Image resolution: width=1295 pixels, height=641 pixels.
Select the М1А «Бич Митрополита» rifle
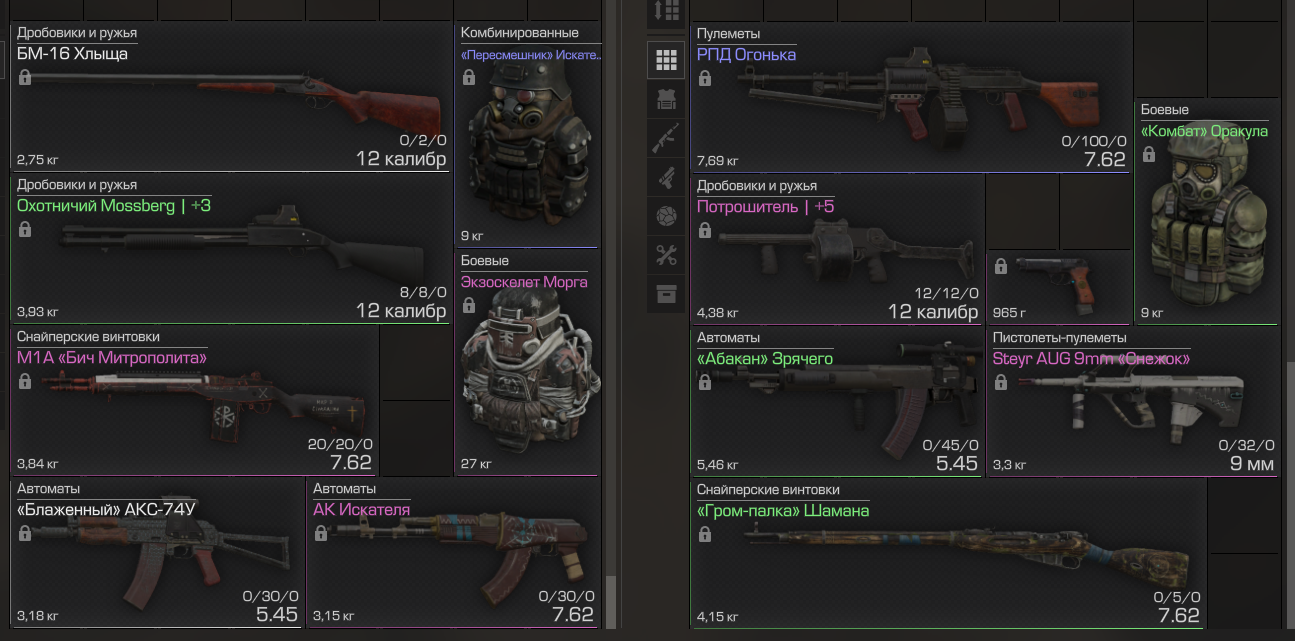click(x=195, y=402)
